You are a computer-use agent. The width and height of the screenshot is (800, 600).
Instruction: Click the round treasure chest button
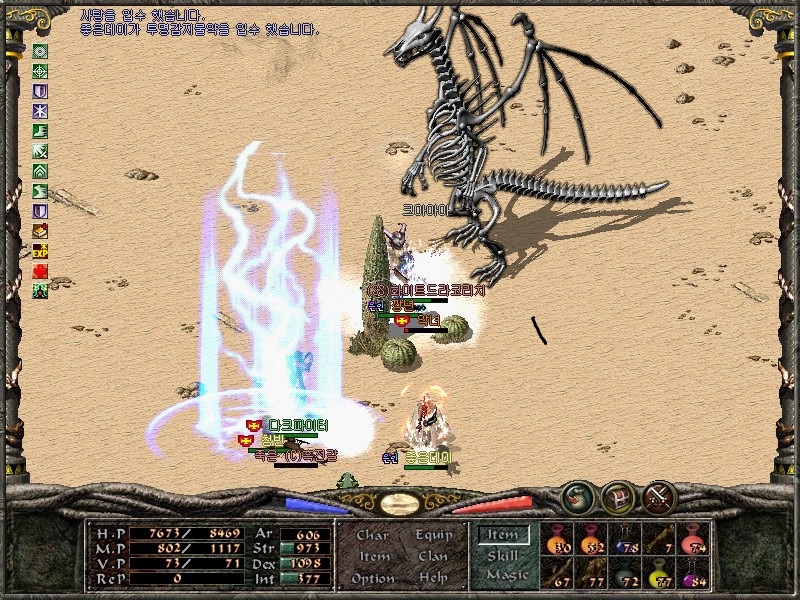(x=617, y=495)
